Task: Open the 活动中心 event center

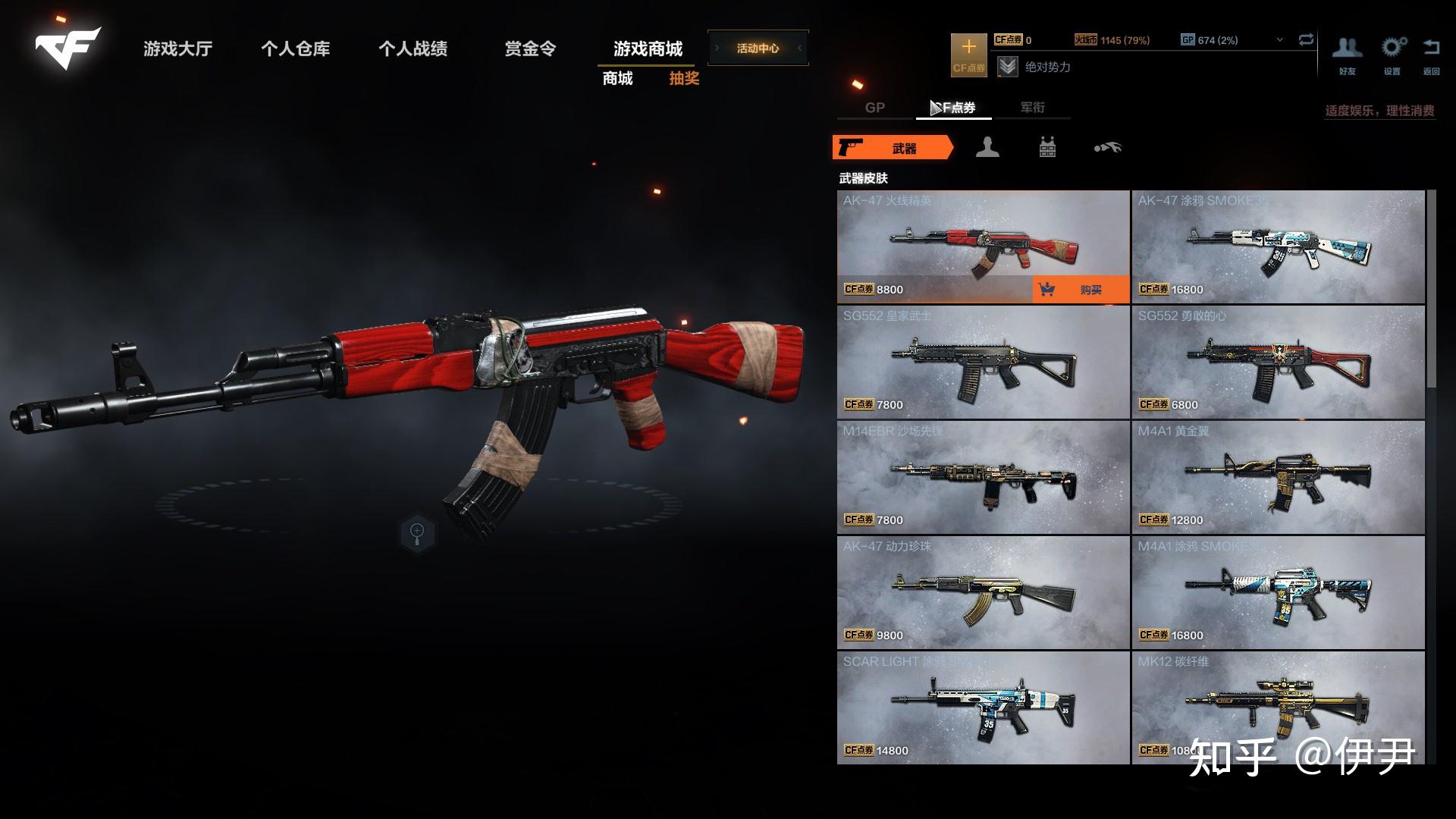Action: pyautogui.click(x=758, y=49)
